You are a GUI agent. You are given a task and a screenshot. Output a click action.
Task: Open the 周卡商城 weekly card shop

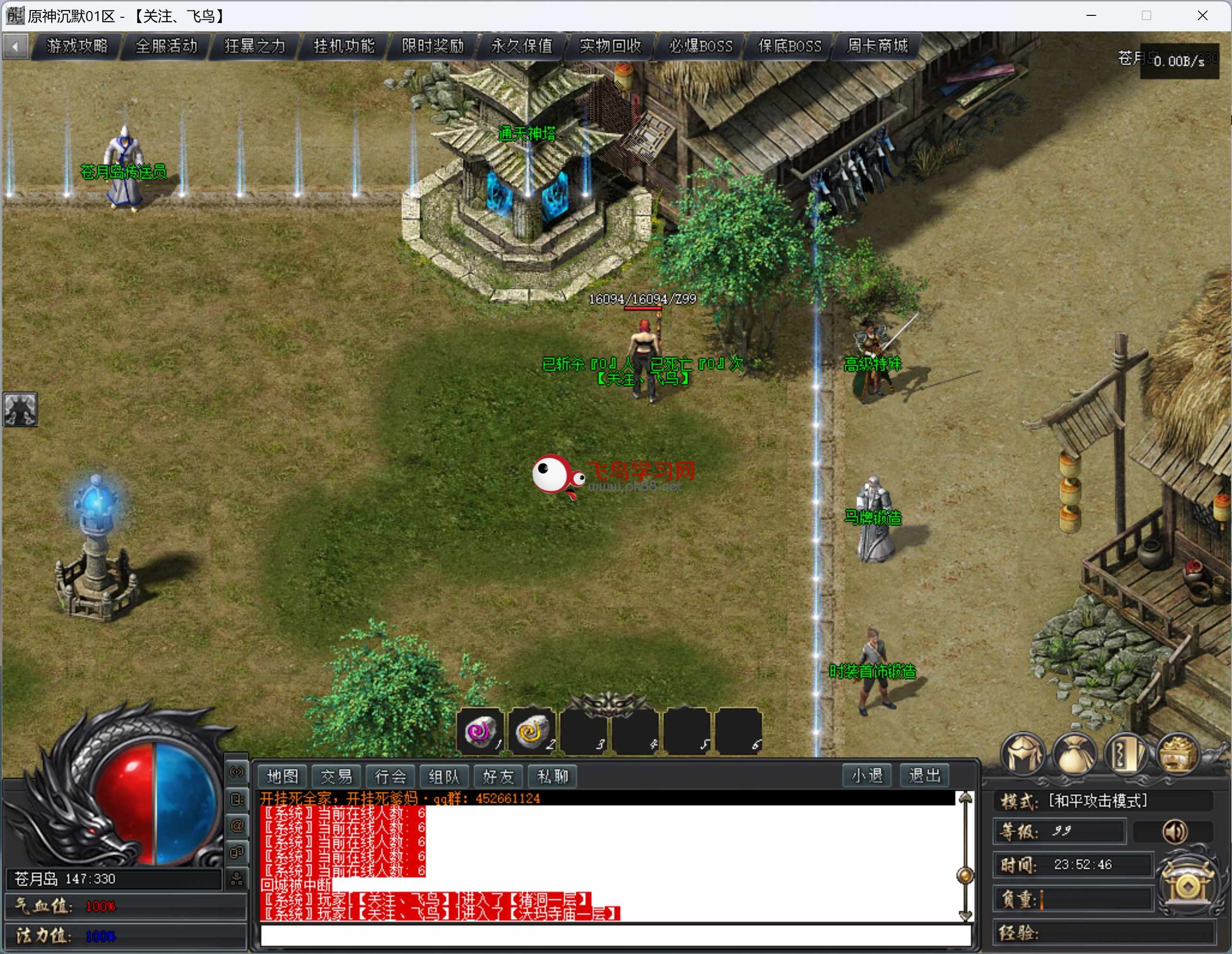(x=878, y=46)
